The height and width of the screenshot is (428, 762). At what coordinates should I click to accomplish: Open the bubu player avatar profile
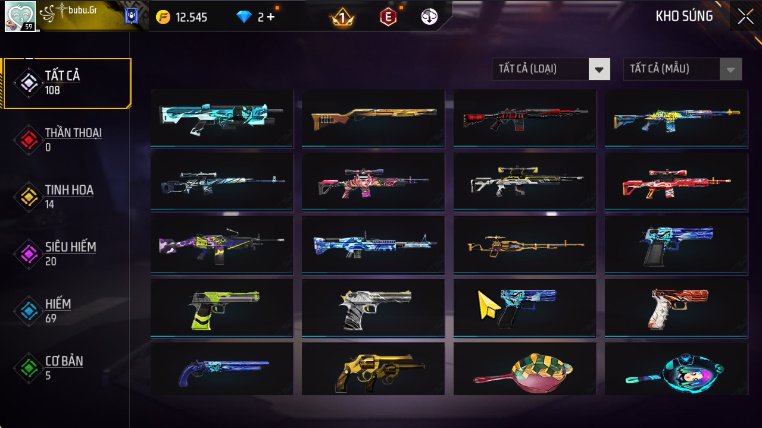[20, 15]
